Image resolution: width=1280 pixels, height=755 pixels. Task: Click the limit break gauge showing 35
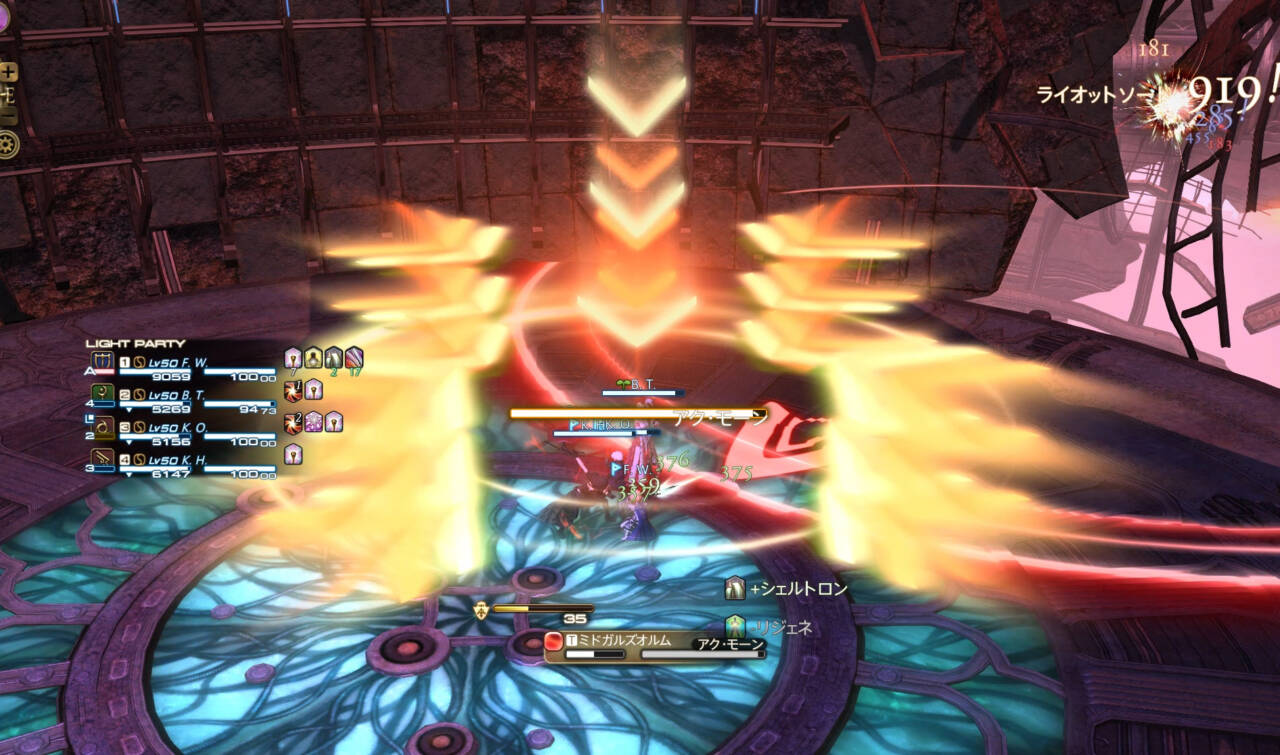(545, 607)
